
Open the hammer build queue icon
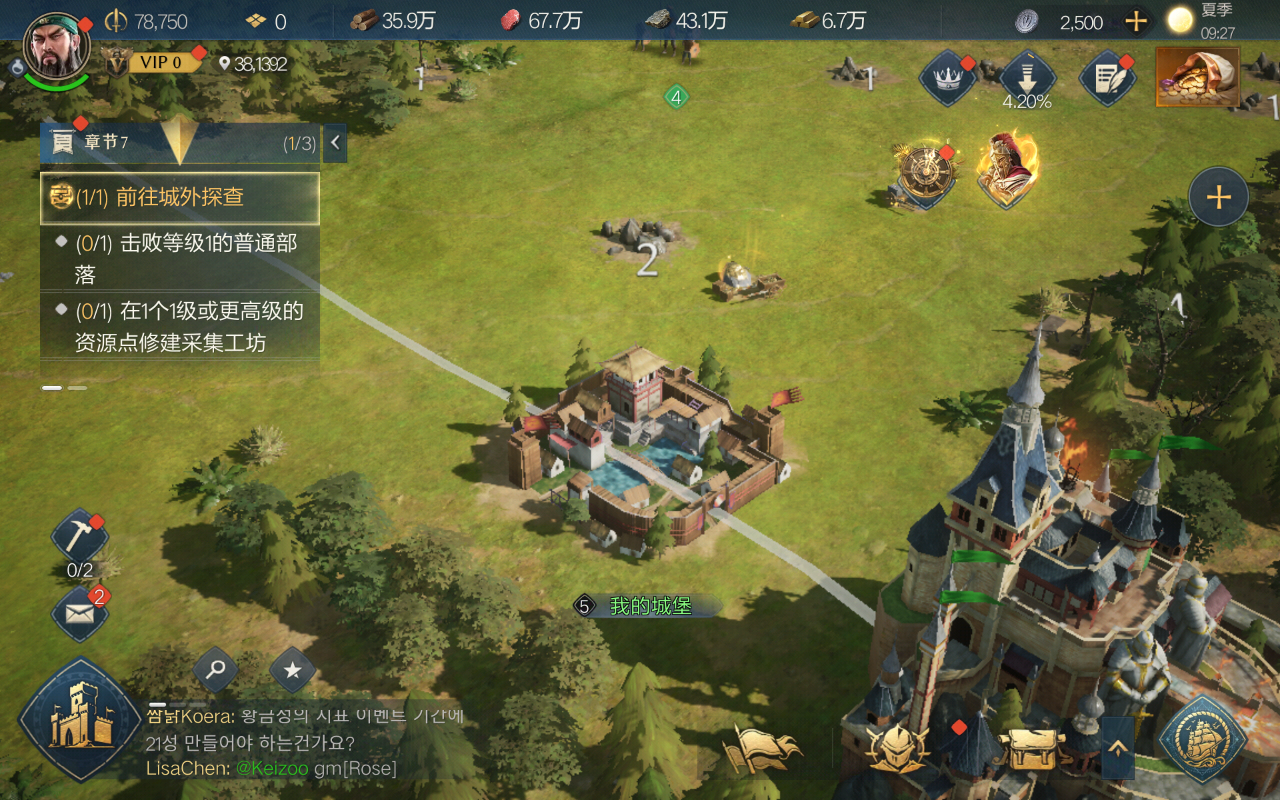click(x=79, y=539)
